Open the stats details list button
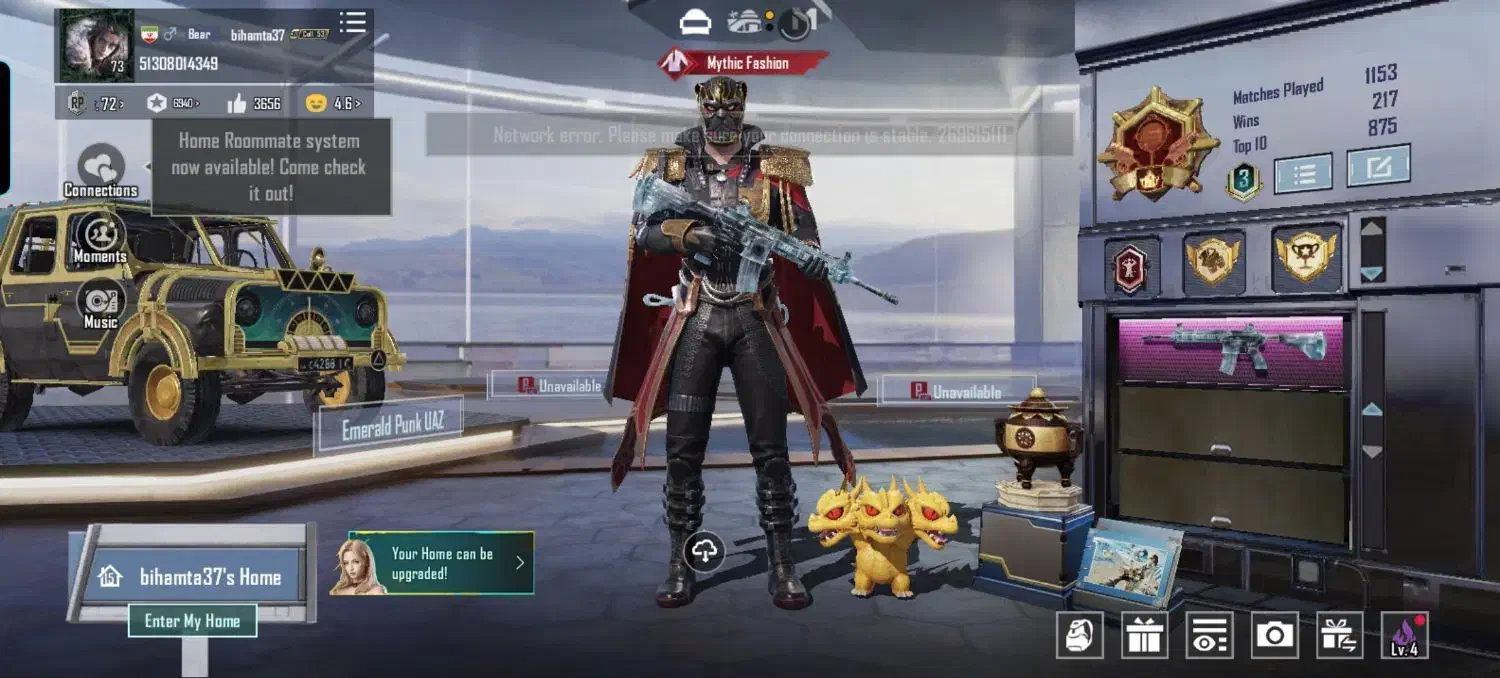Image resolution: width=1500 pixels, height=678 pixels. pyautogui.click(x=1303, y=173)
